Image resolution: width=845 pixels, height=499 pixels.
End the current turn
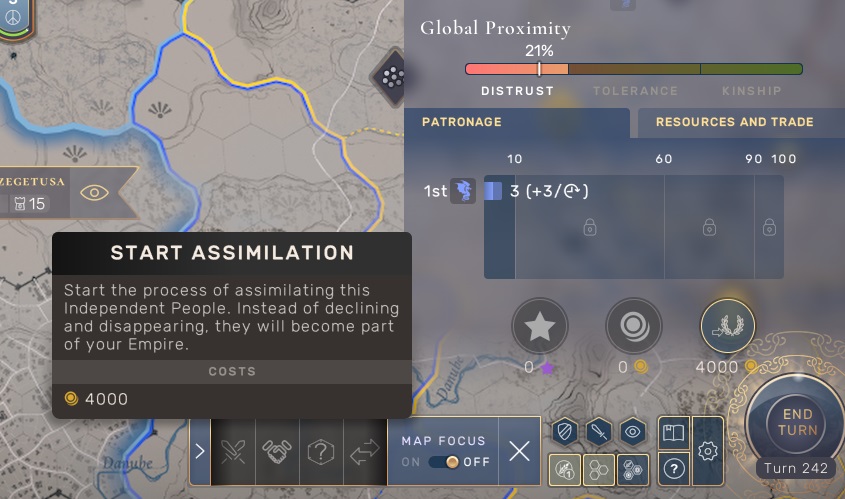click(x=798, y=423)
